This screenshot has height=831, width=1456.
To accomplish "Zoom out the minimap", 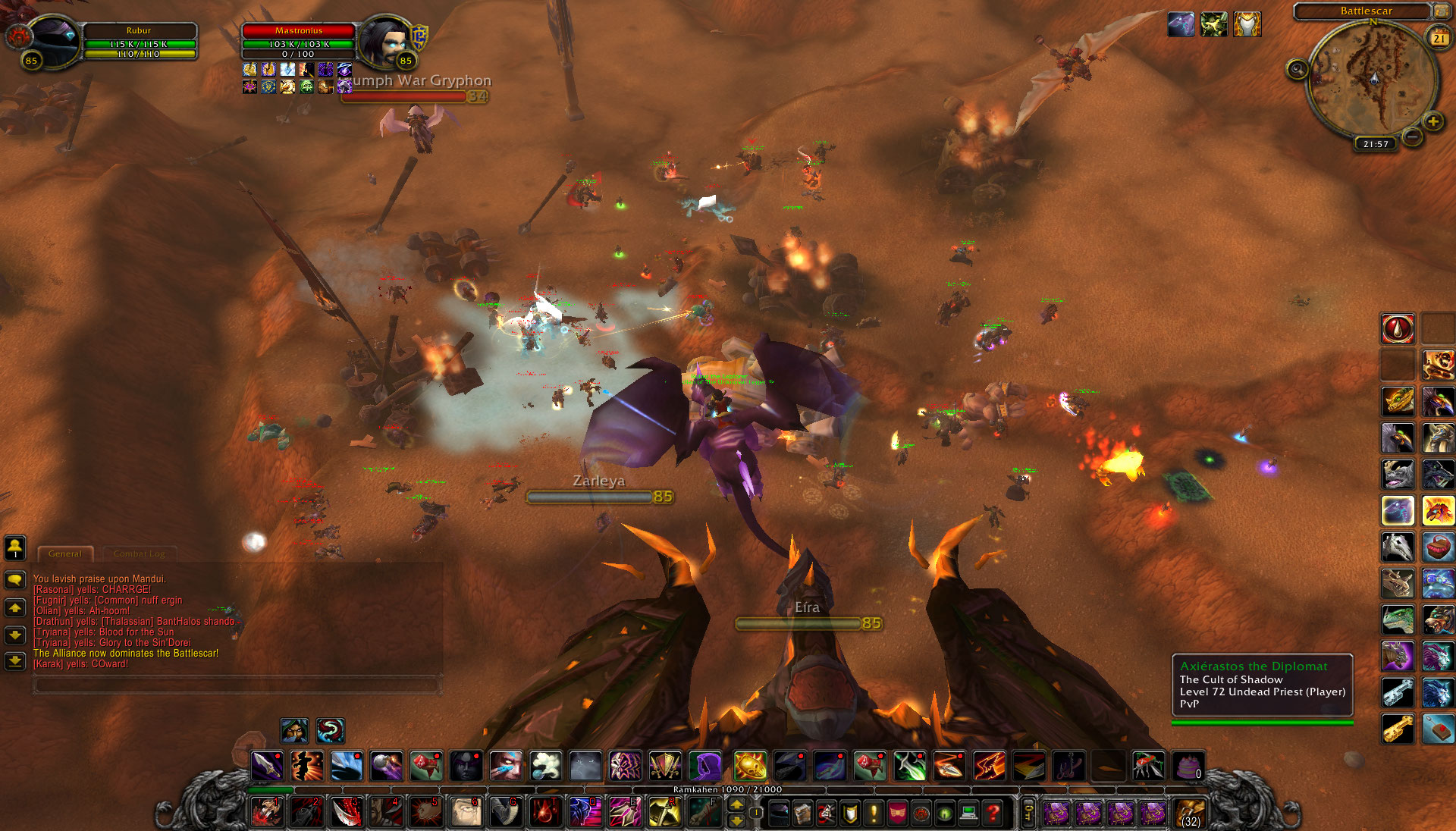I will (x=1412, y=136).
